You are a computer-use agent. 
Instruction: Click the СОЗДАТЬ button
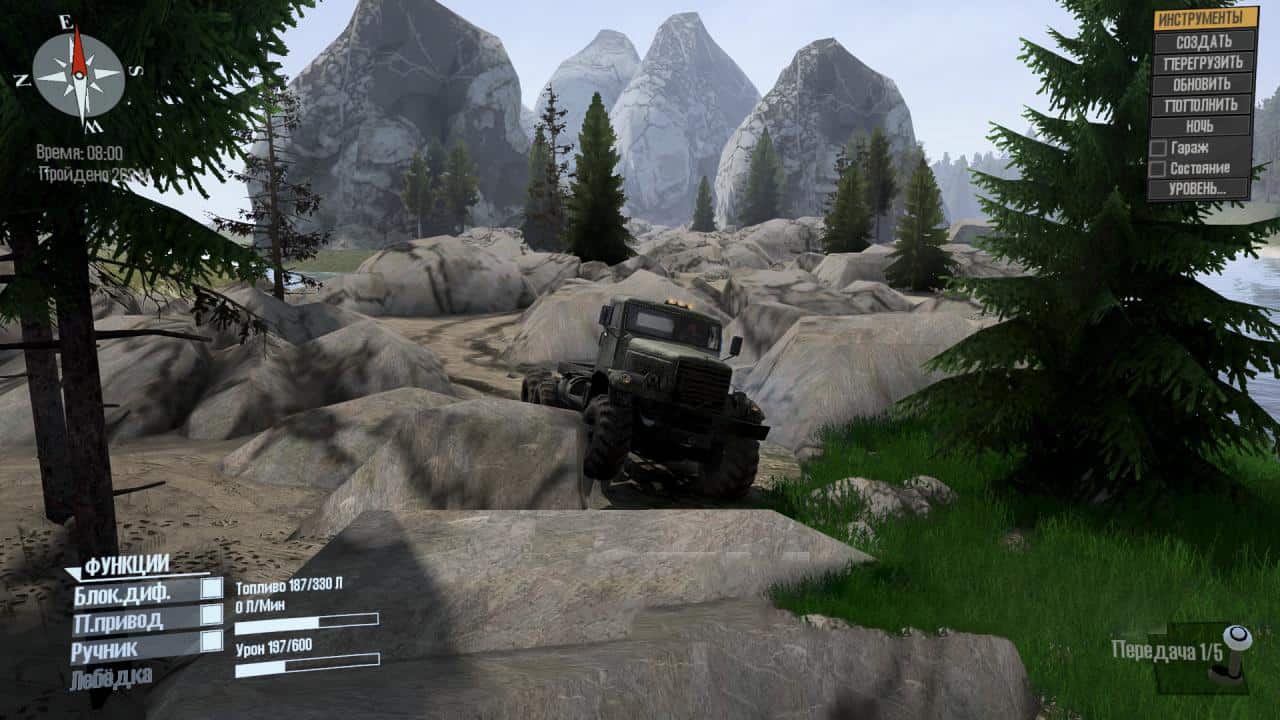[1204, 41]
